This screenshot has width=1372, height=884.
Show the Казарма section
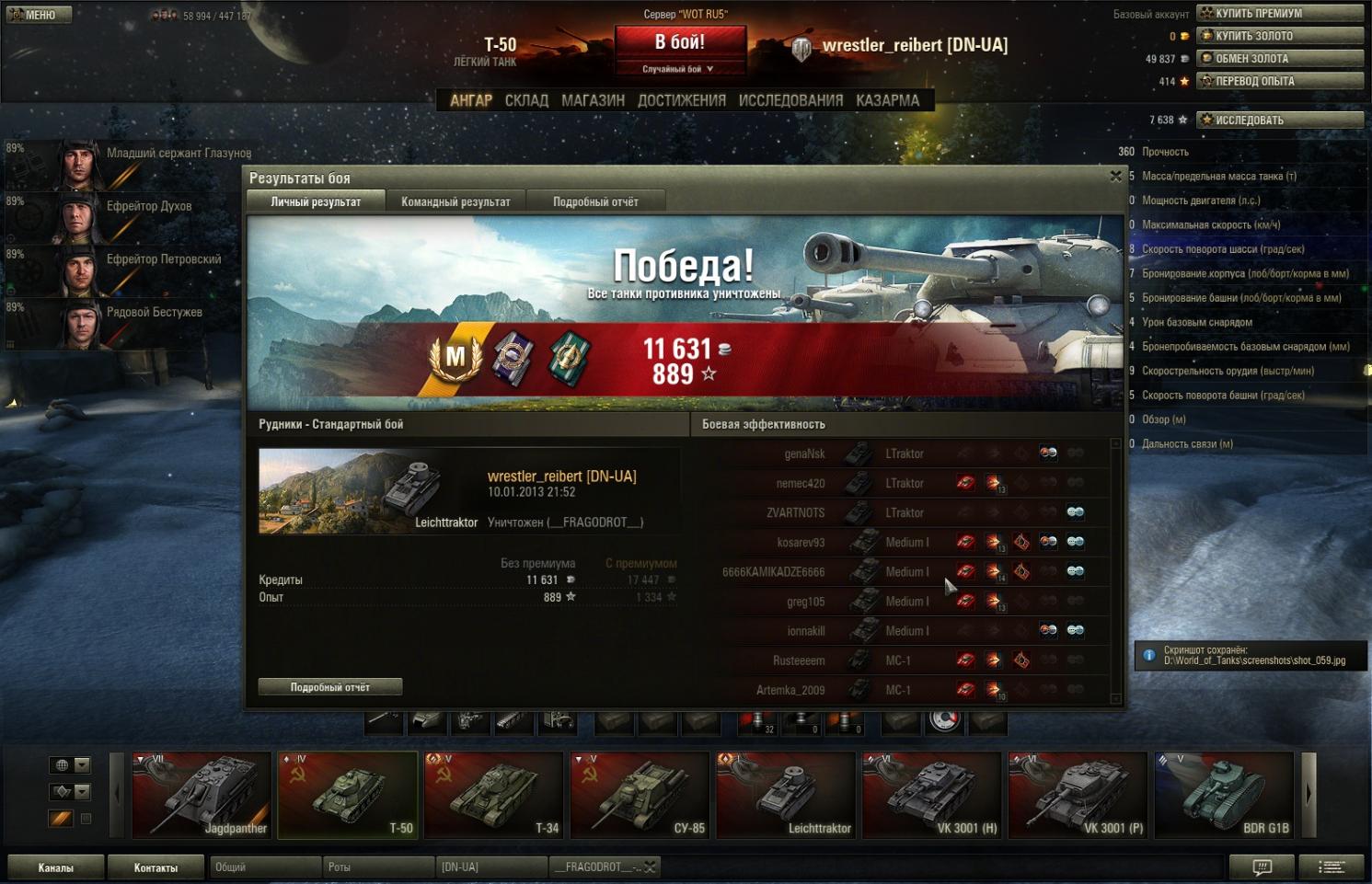[x=887, y=100]
